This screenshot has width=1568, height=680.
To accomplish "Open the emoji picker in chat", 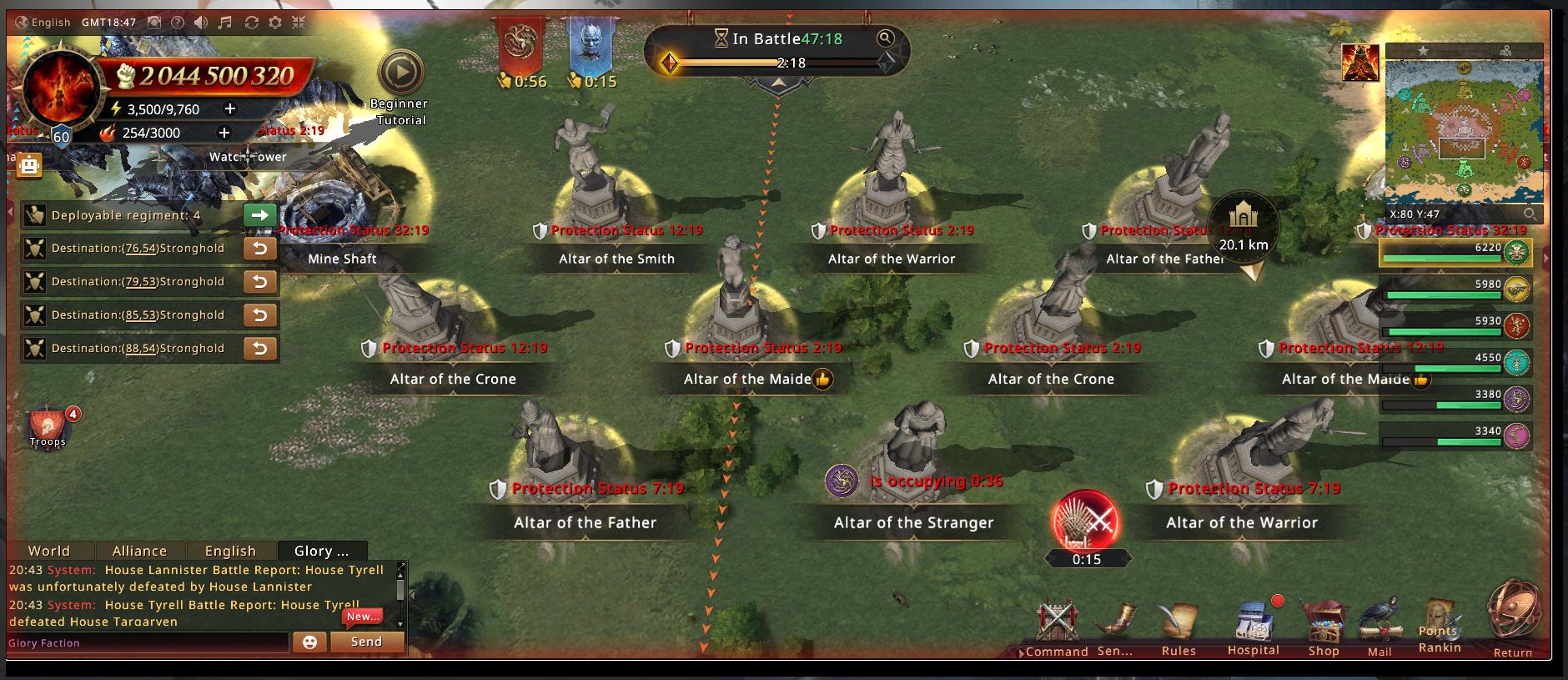I will click(309, 642).
